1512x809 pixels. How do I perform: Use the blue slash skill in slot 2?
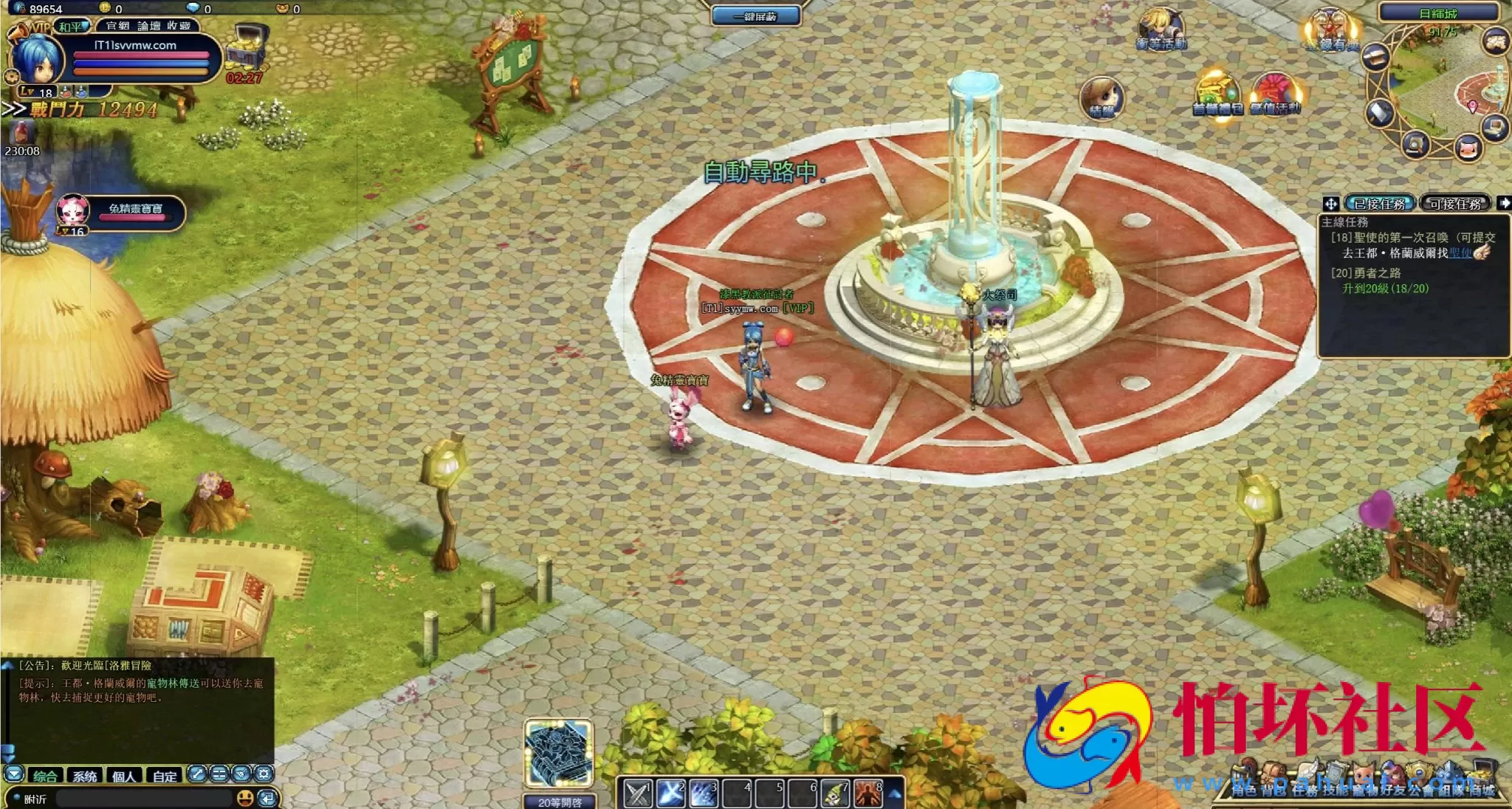(x=670, y=794)
